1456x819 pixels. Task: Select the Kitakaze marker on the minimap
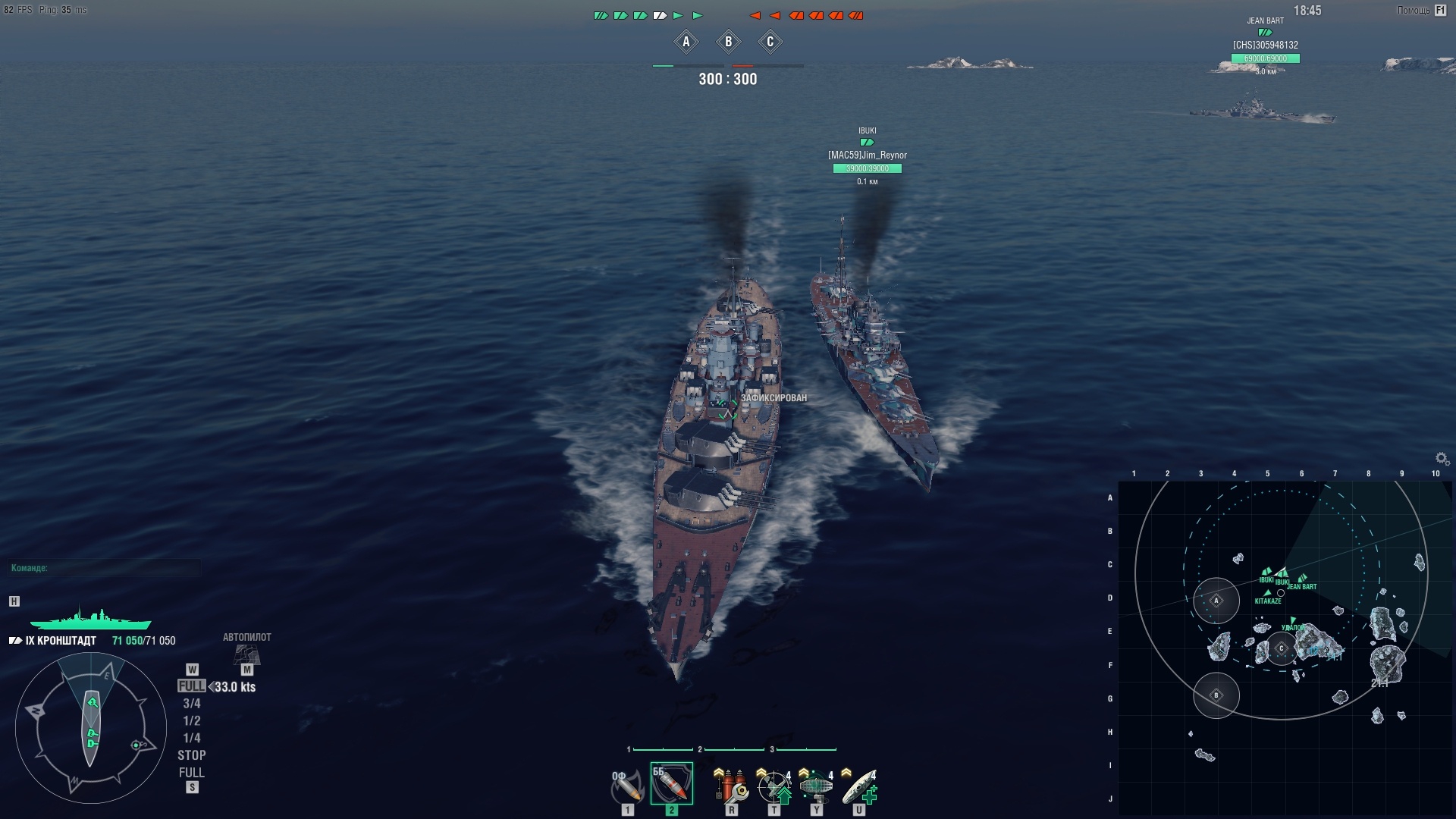[x=1267, y=594]
